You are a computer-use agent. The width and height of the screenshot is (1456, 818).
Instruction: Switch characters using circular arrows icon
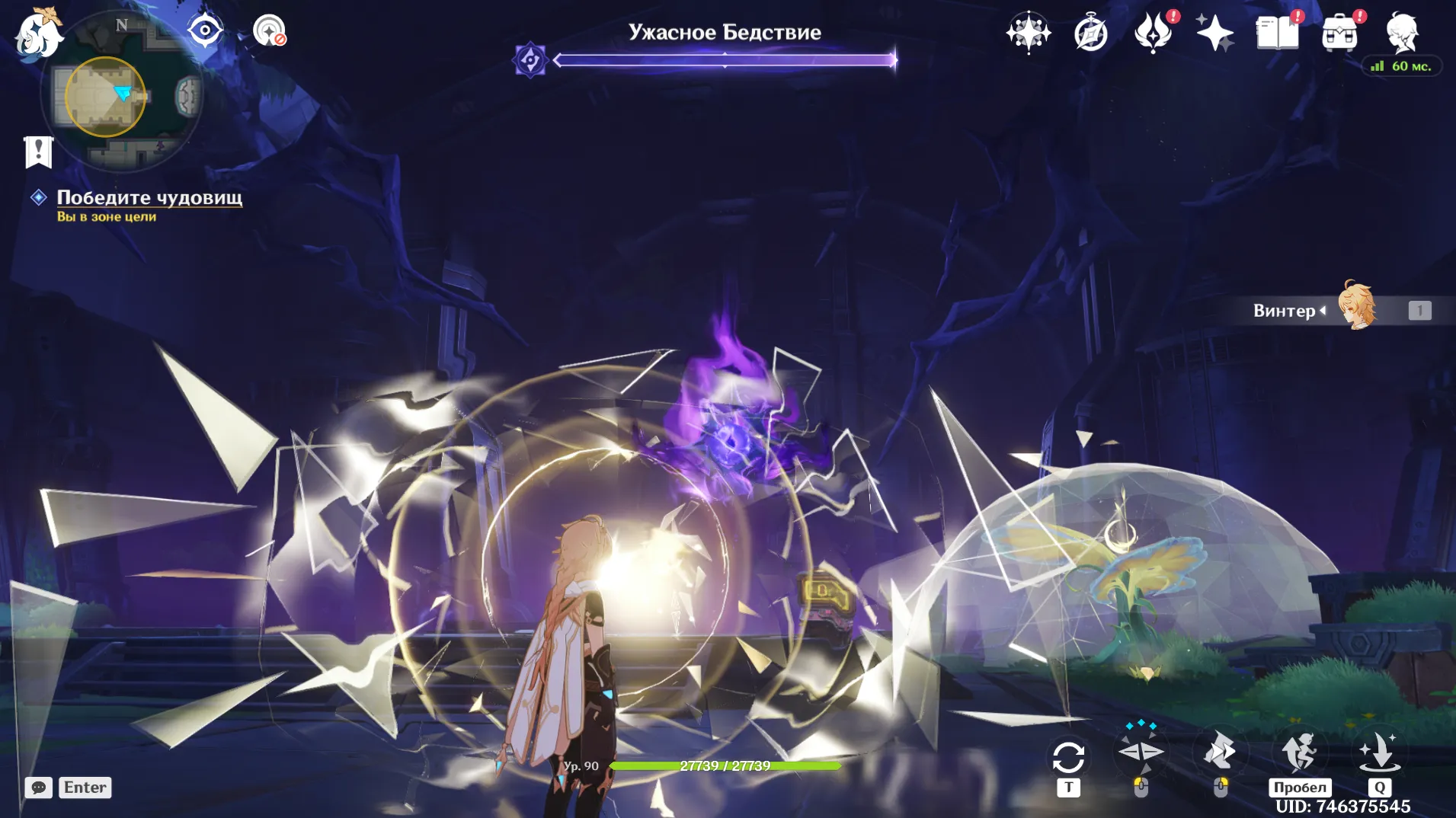coord(1070,754)
